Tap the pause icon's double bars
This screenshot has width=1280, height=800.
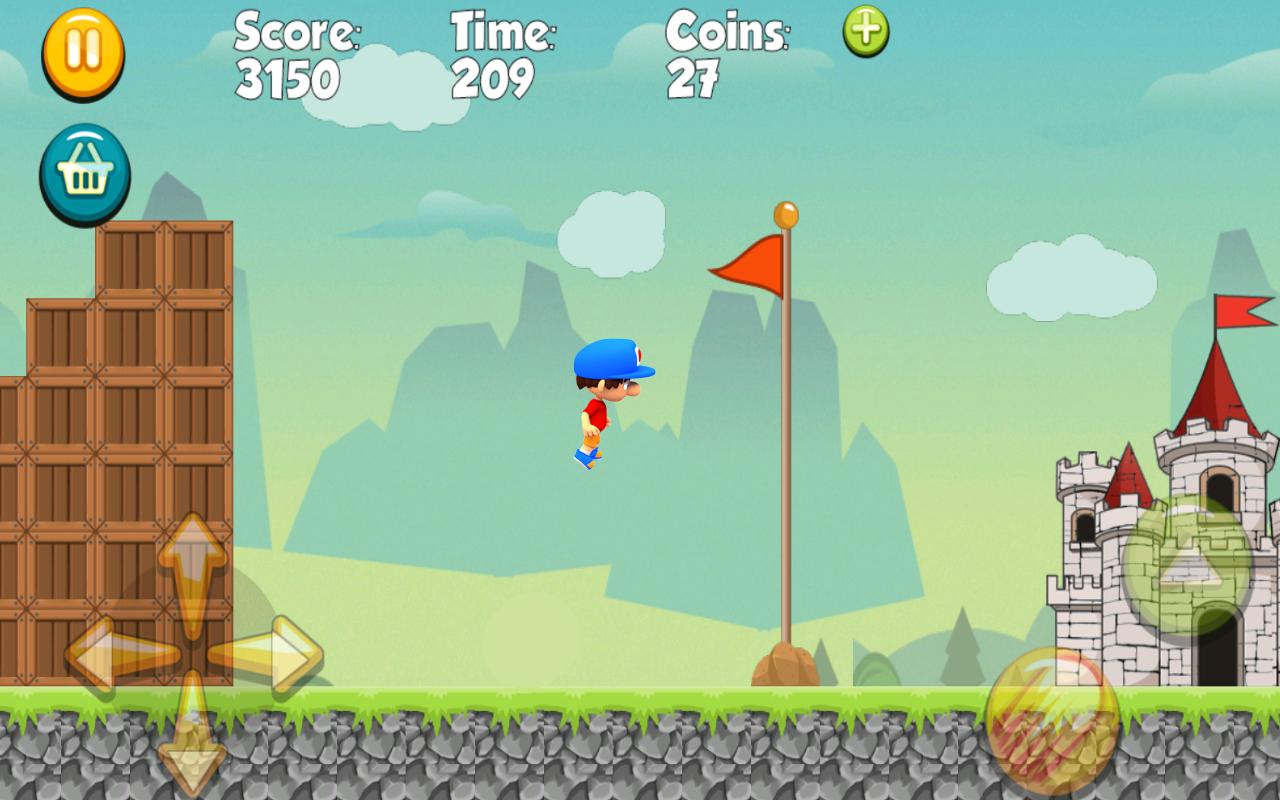[x=84, y=50]
